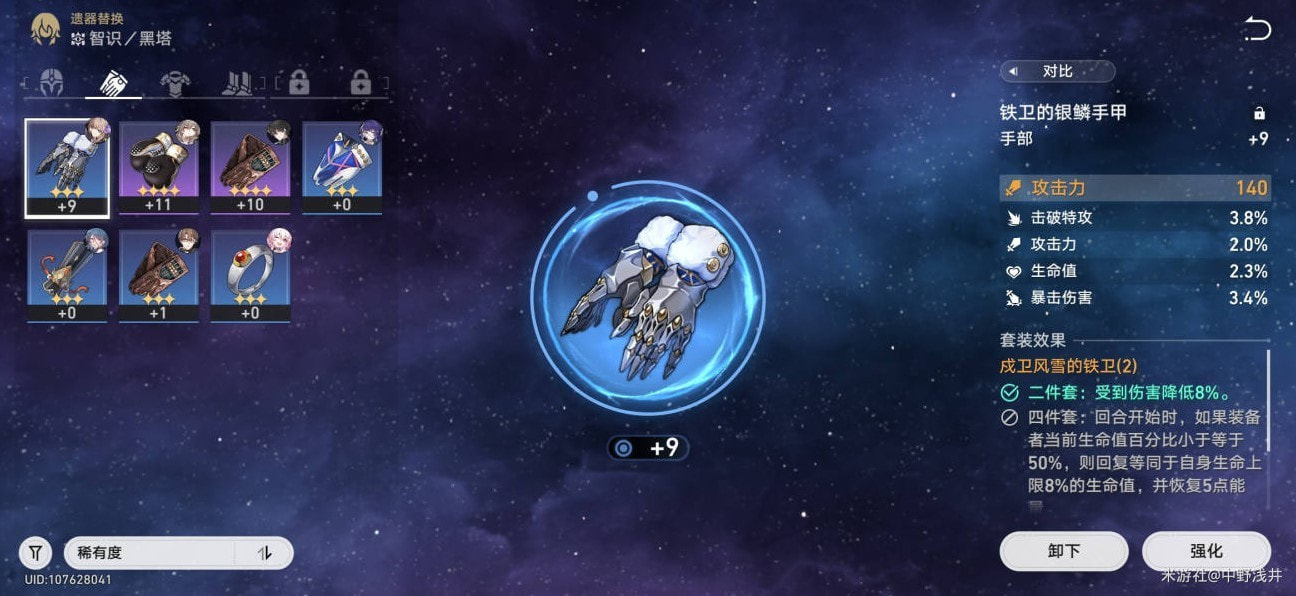1296x596 pixels.
Task: Open 强化 to enhance the relic
Action: coord(1206,551)
